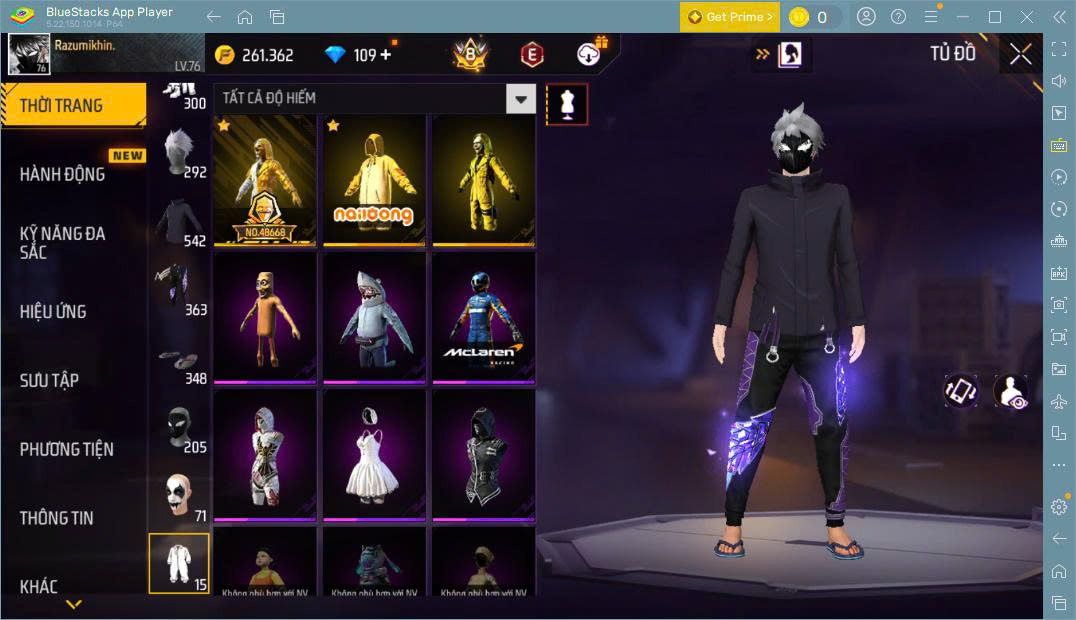Open the clown mask category

[x=179, y=497]
